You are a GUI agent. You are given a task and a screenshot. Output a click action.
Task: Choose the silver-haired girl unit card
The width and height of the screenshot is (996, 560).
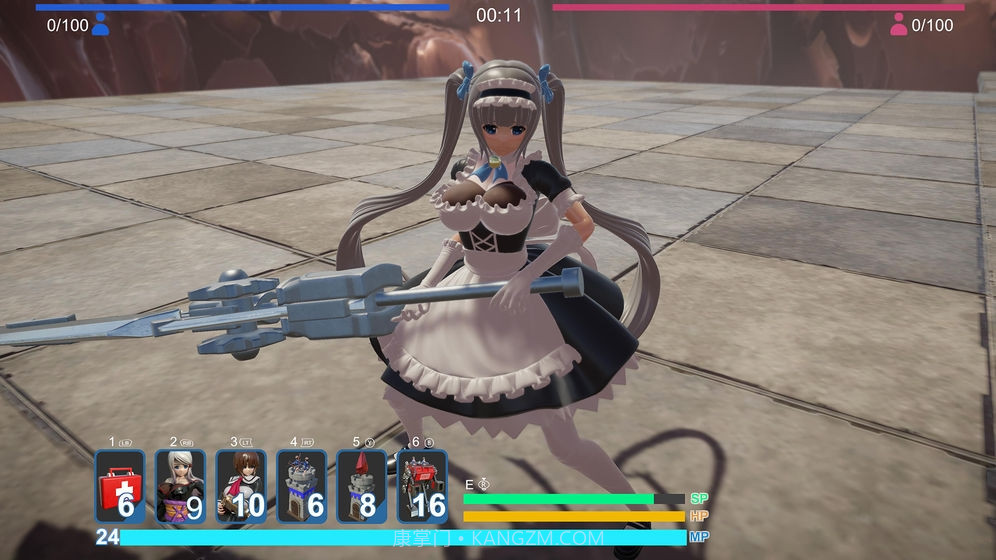(x=180, y=486)
